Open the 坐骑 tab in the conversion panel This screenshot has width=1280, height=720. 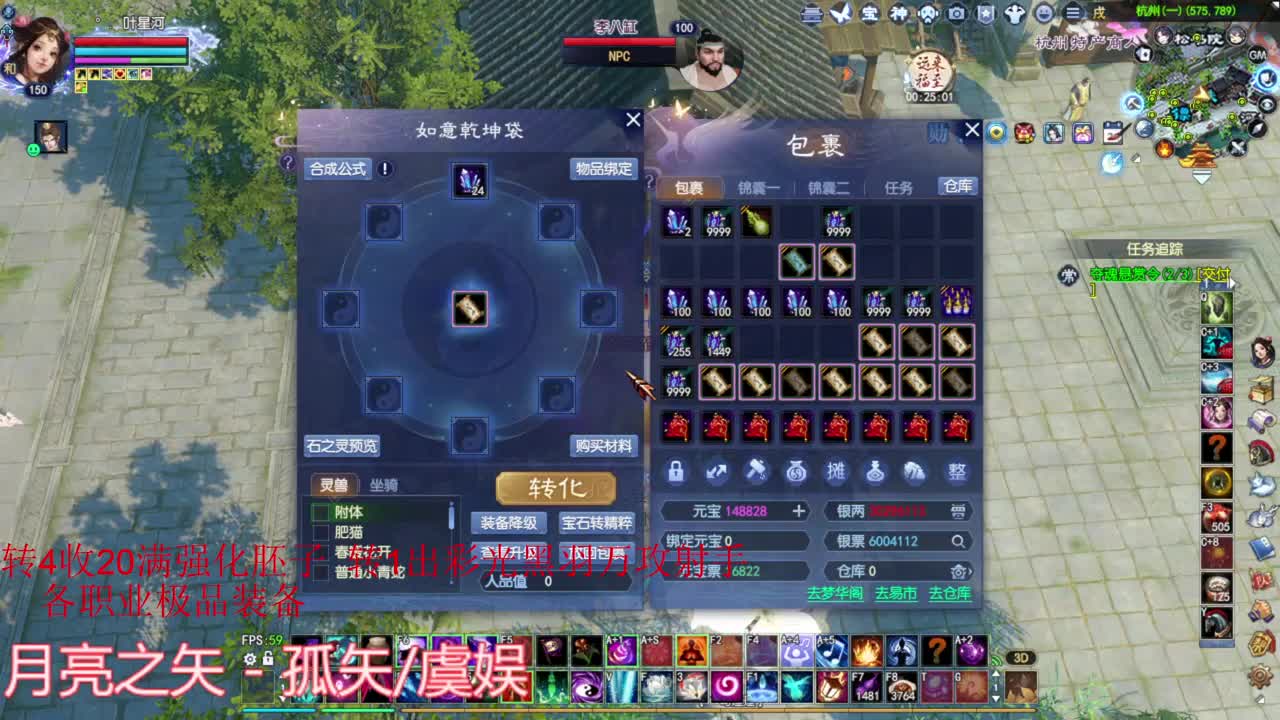coord(385,485)
